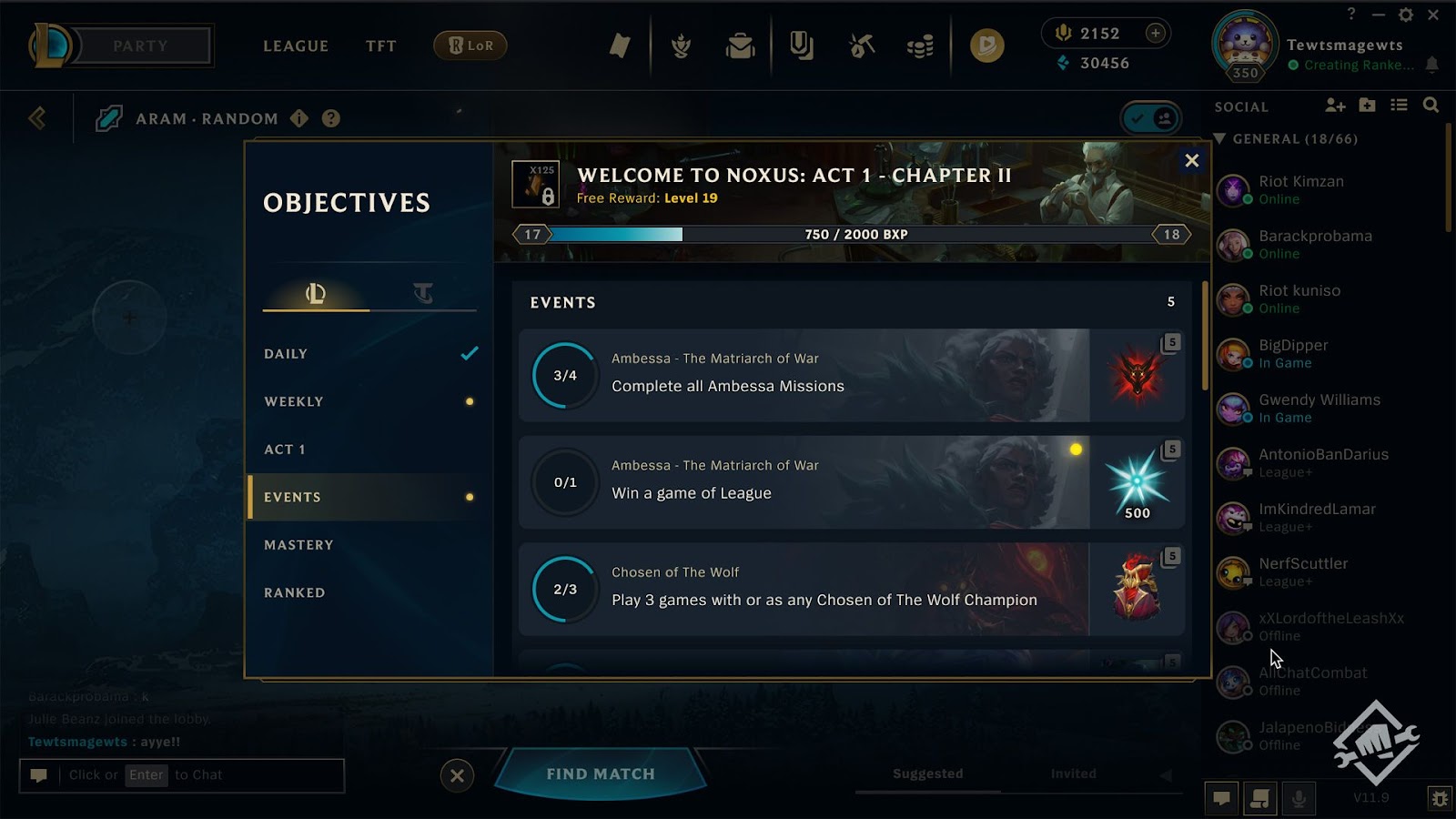Image resolution: width=1456 pixels, height=819 pixels.
Task: Open the store coins icon
Action: (921, 47)
